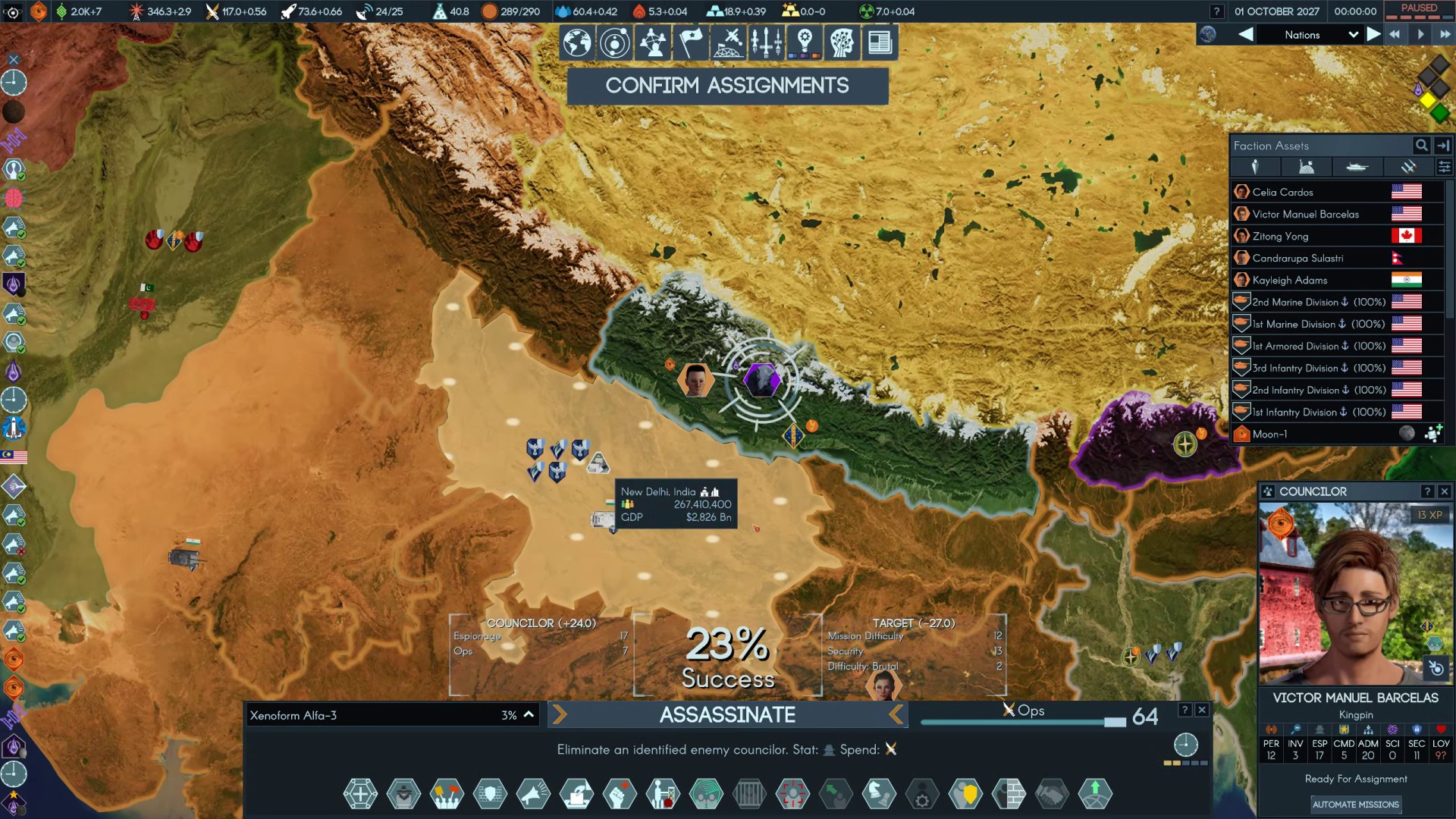Open the council network screen
This screenshot has height=819, width=1456.
[x=653, y=42]
